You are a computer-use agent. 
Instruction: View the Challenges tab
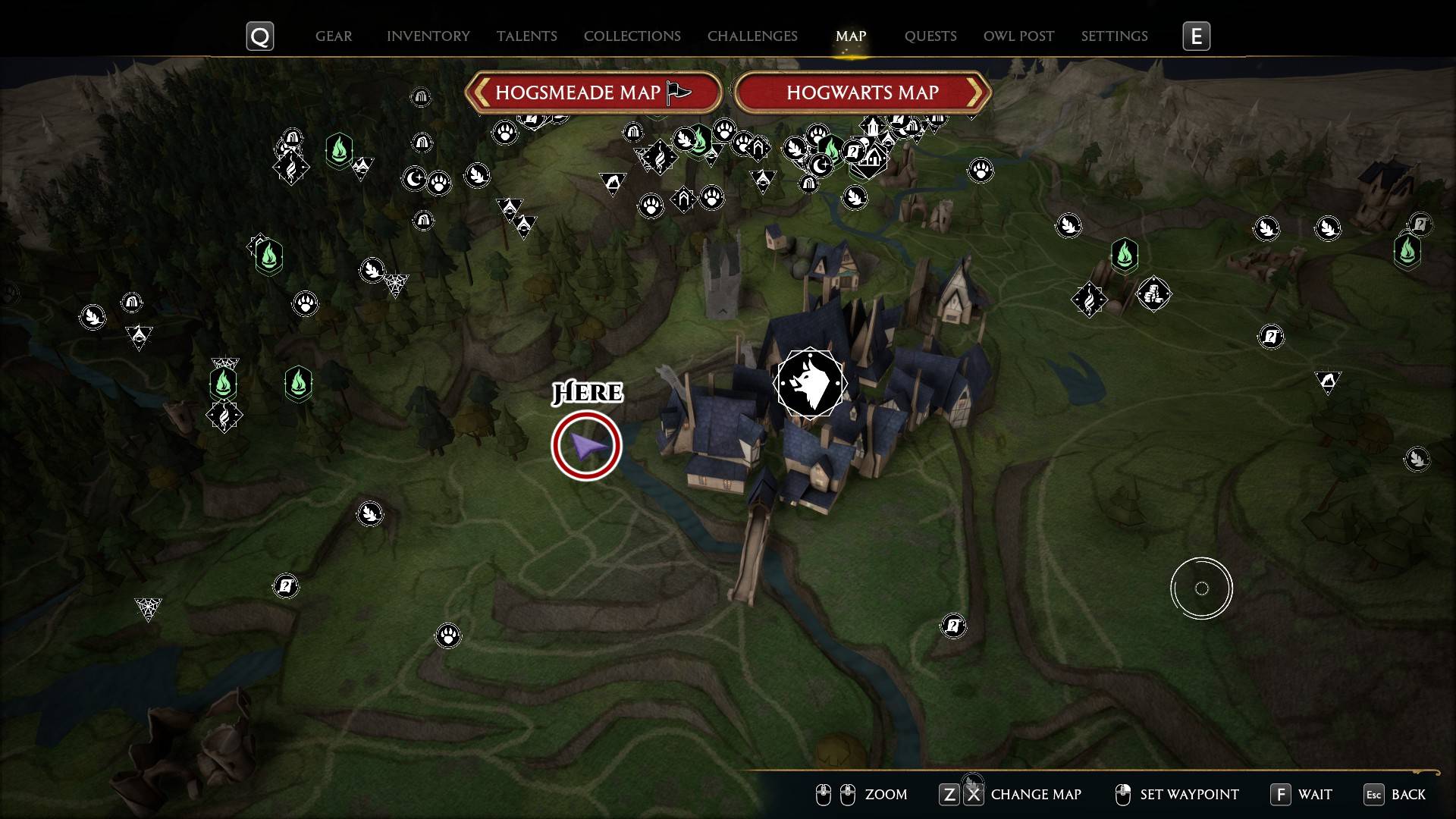752,36
